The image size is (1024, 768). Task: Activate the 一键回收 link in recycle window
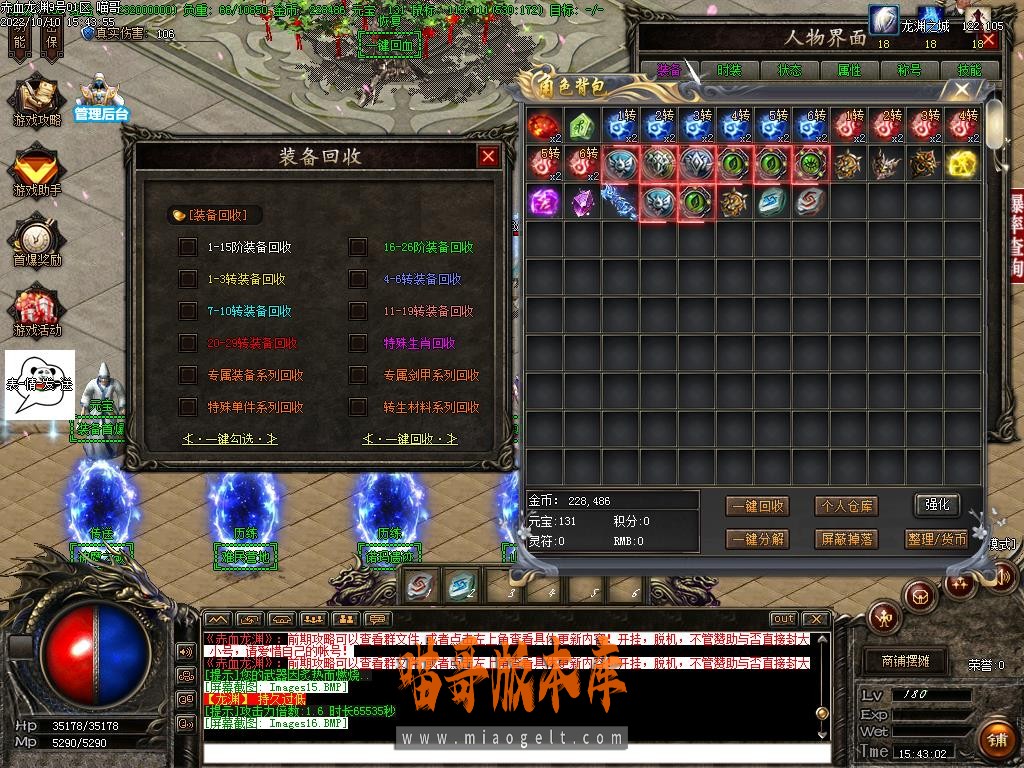[410, 439]
